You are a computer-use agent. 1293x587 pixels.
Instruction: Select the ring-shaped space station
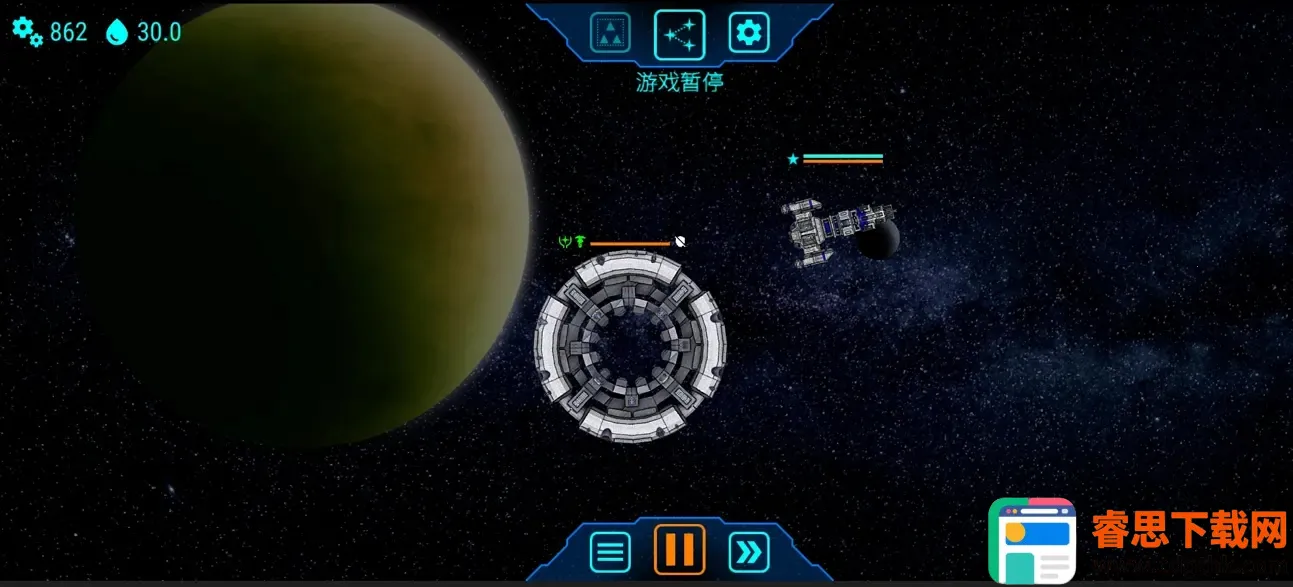tap(630, 346)
